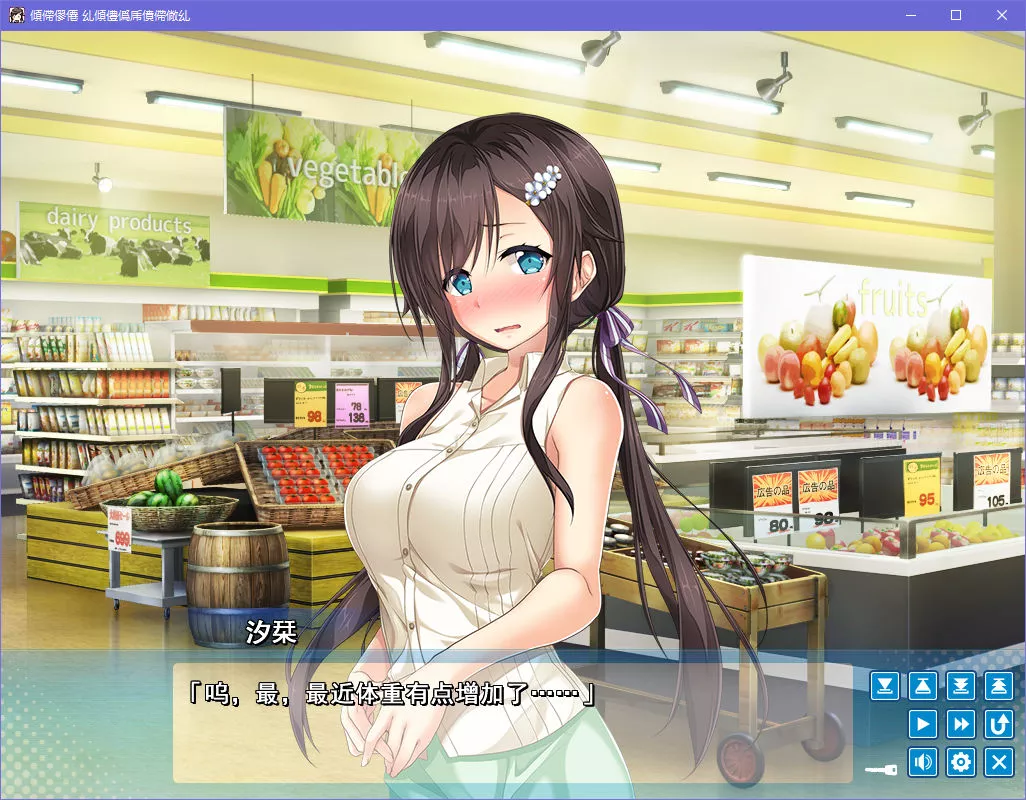
Task: Maximize the game window
Action: click(956, 15)
